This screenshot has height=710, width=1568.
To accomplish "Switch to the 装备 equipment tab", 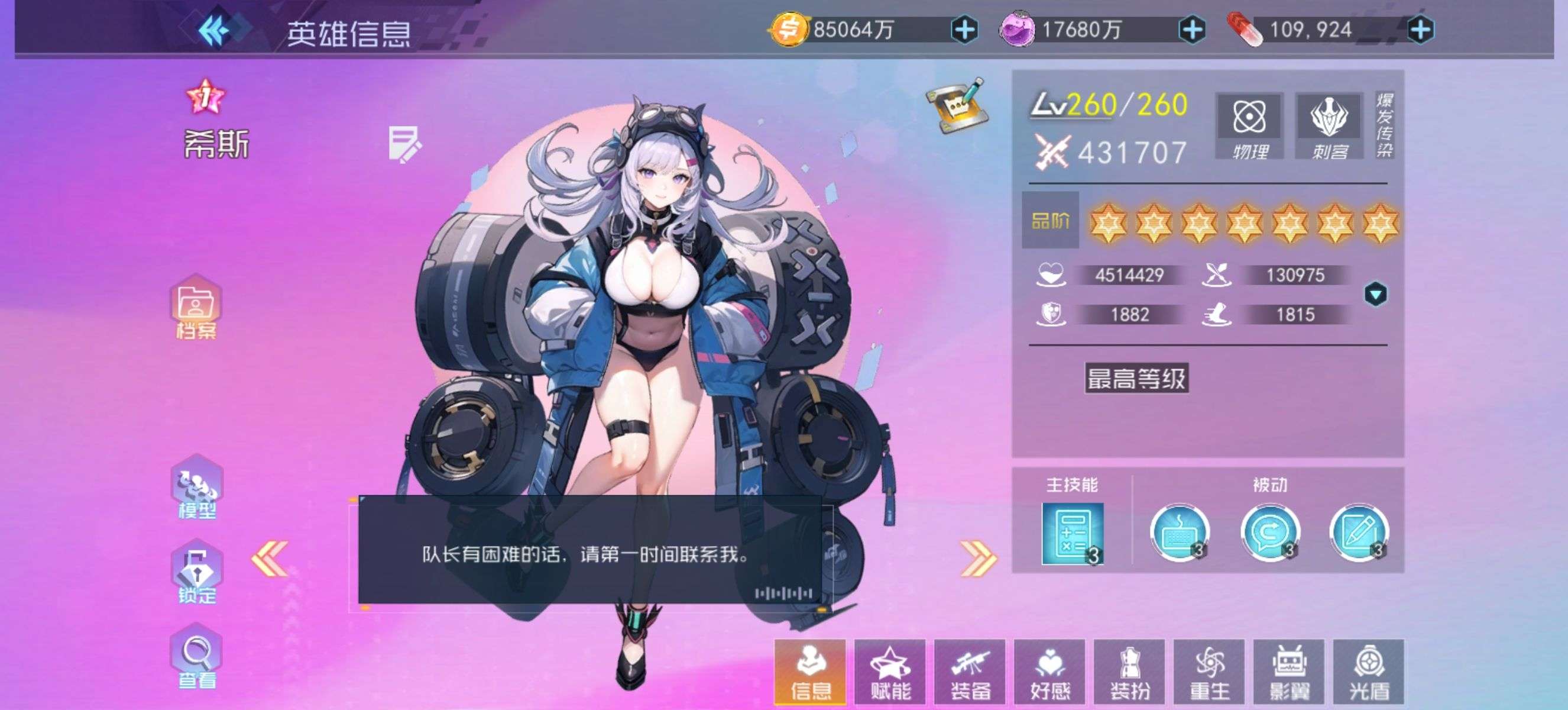I will pos(970,672).
